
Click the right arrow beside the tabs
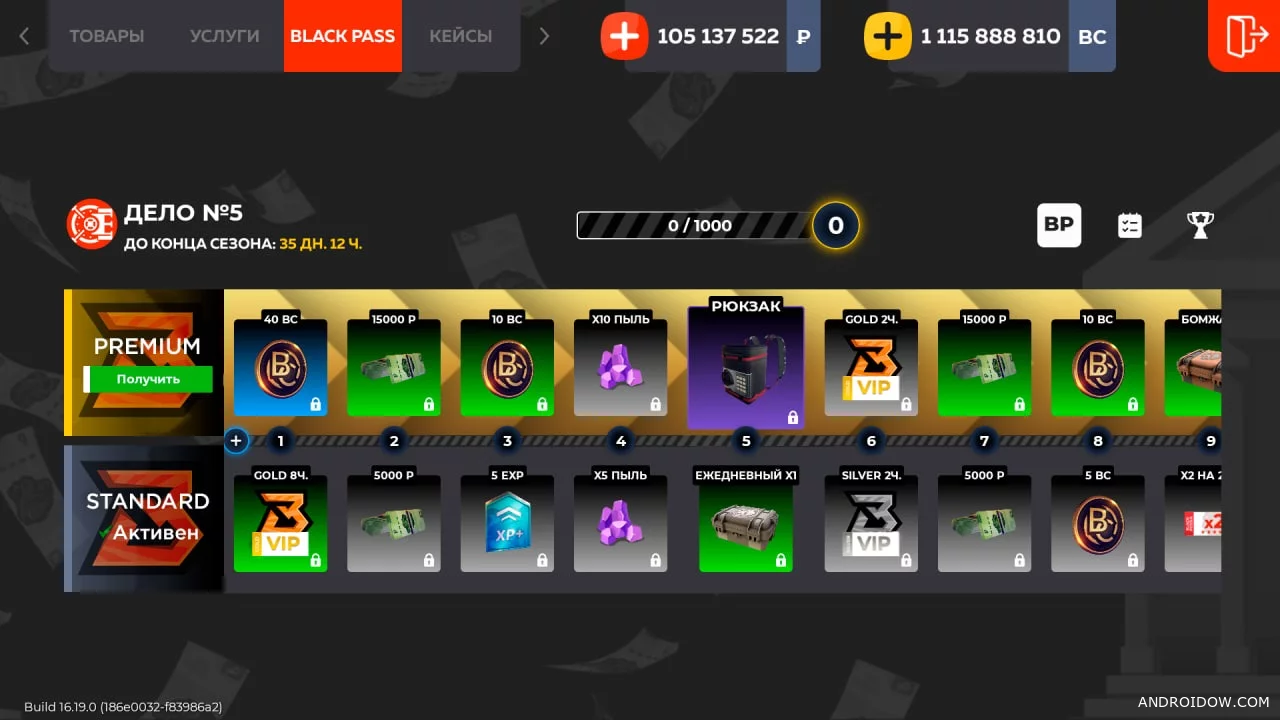tap(544, 36)
